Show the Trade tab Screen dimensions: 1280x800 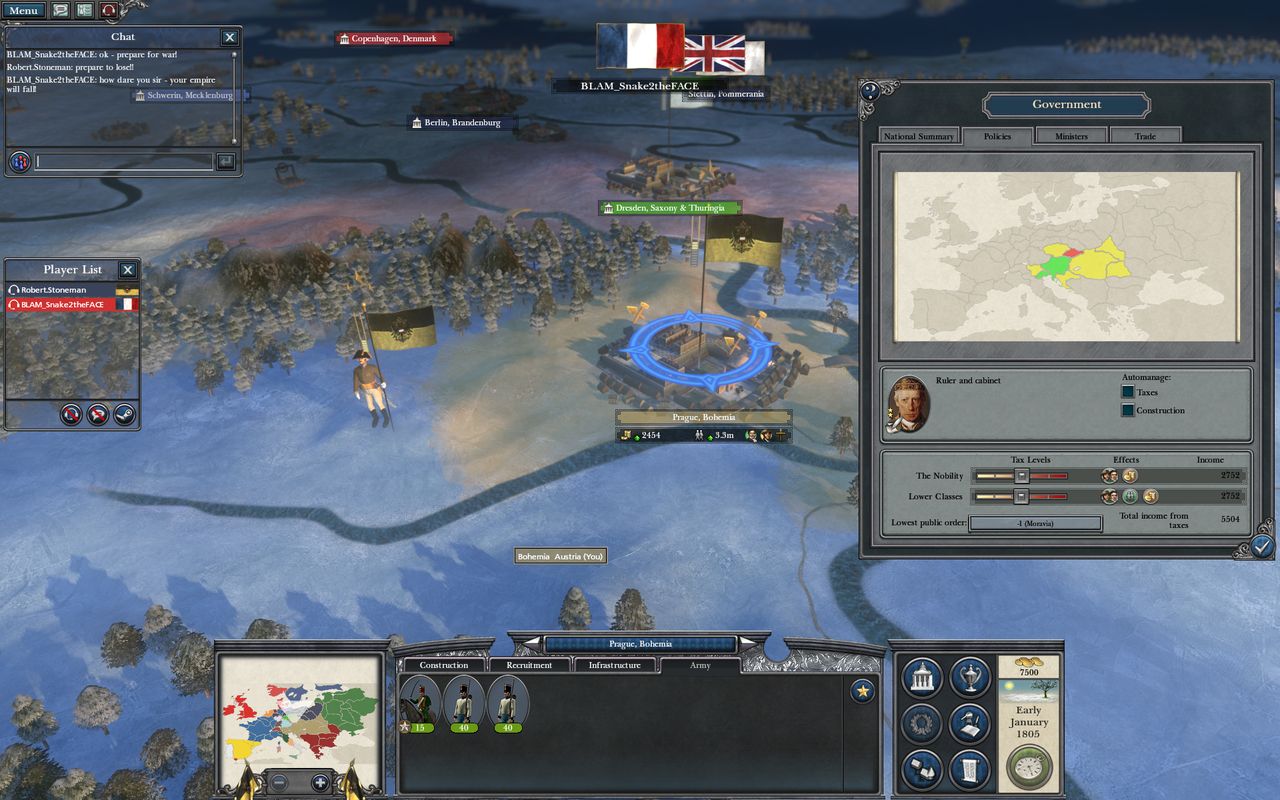1145,136
